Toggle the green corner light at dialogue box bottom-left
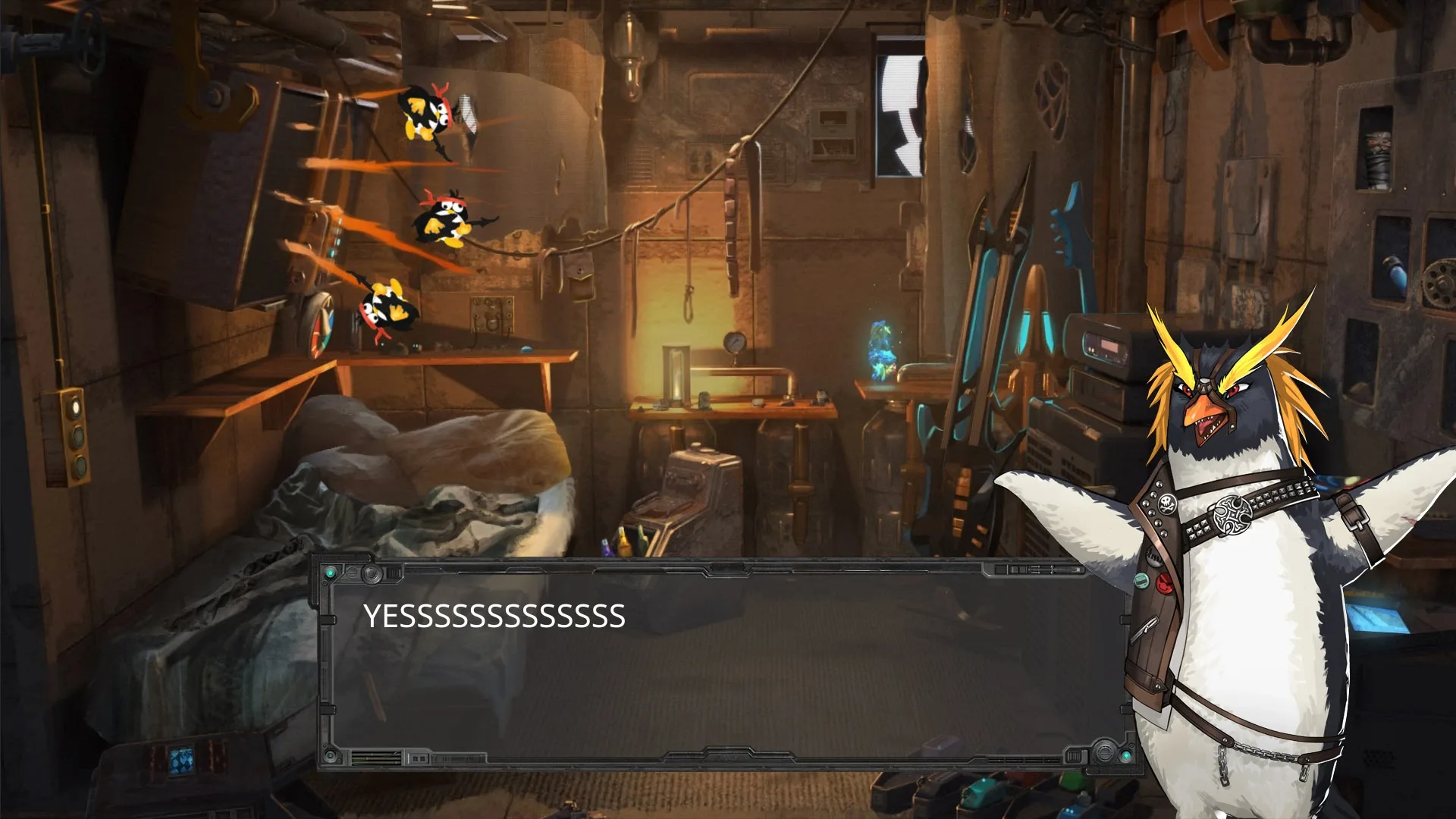 [329, 757]
